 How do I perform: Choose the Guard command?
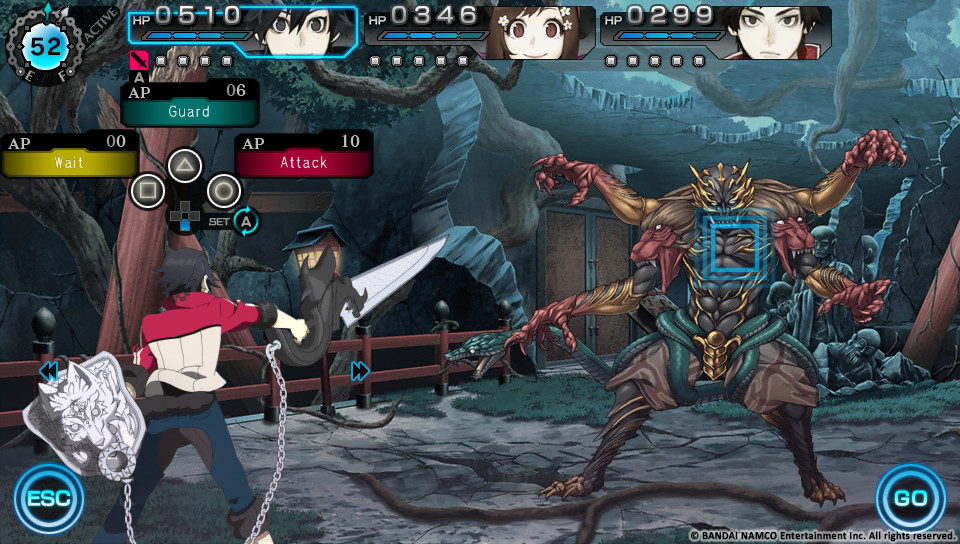(189, 111)
